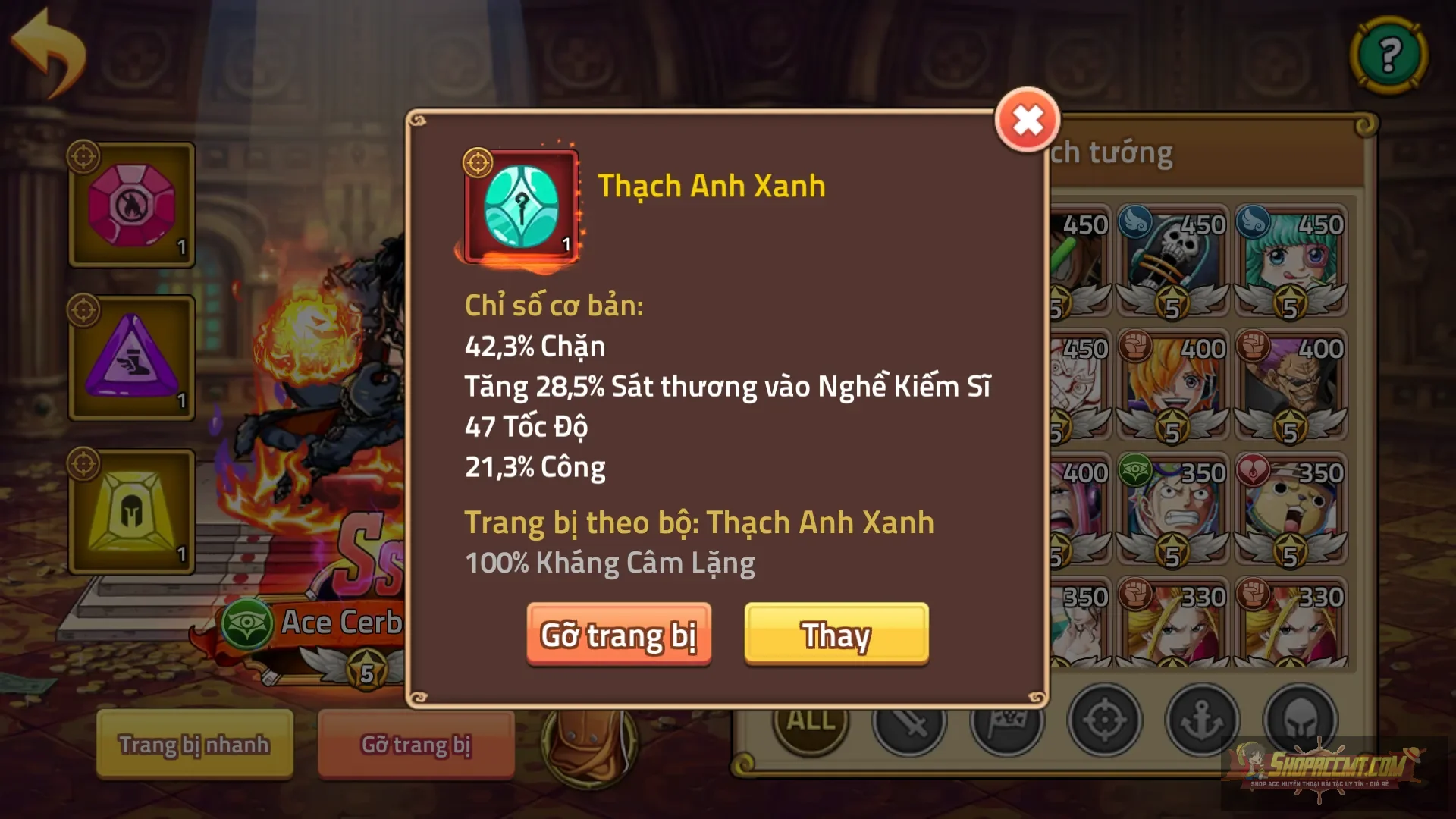Close the Thạch Anh Xanh popup
1456x819 pixels.
tap(1028, 120)
